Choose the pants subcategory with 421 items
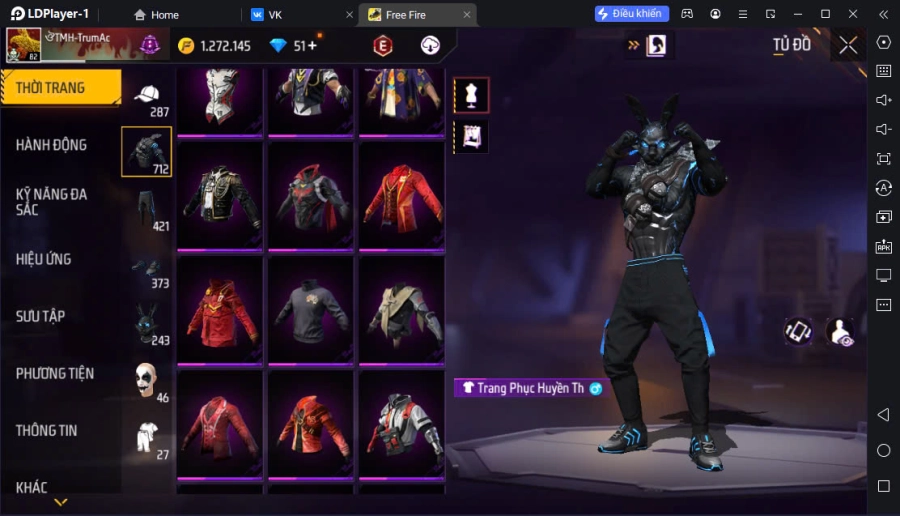This screenshot has width=900, height=516. point(147,208)
